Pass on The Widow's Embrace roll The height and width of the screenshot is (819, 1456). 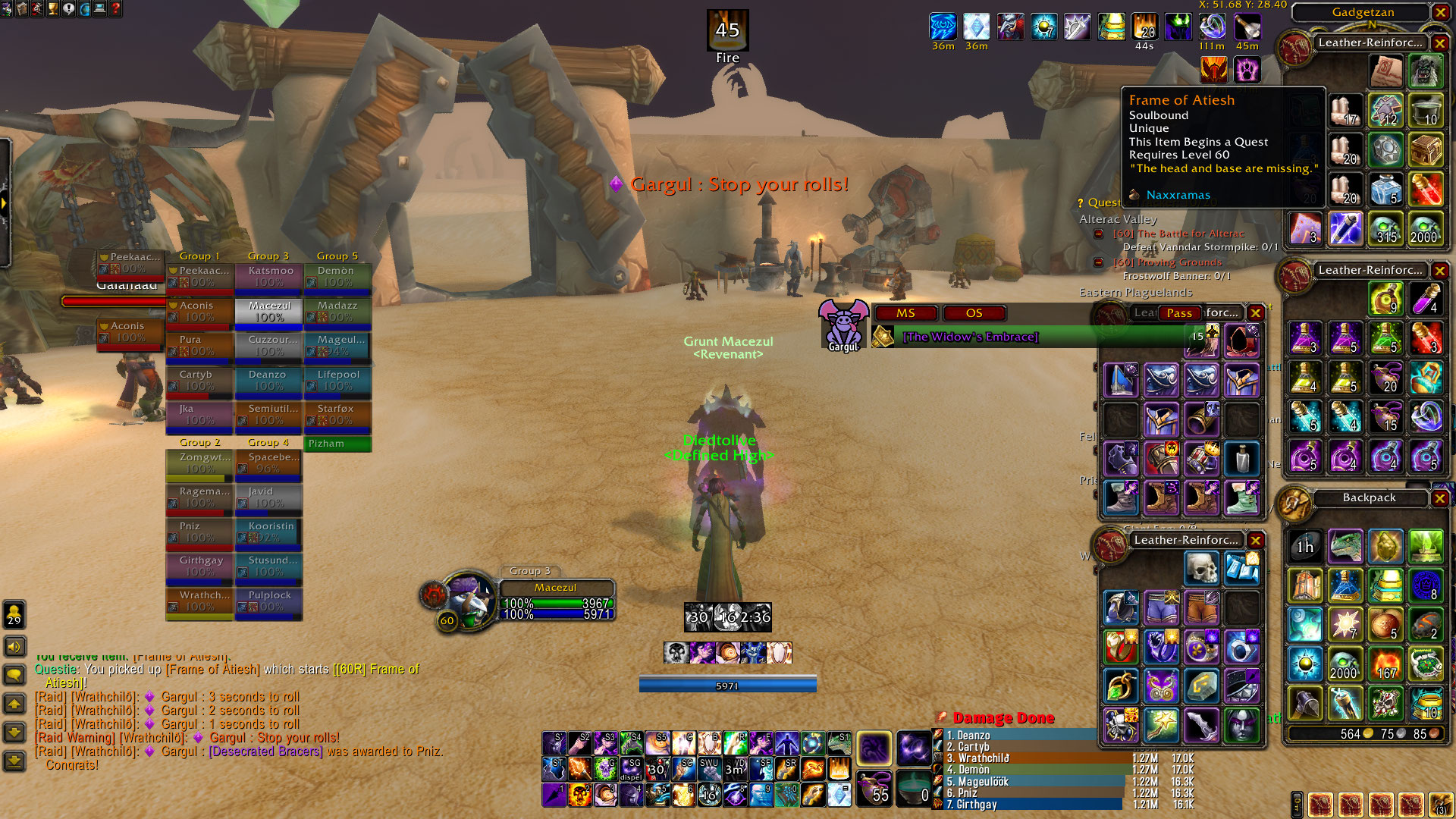pyautogui.click(x=1179, y=313)
